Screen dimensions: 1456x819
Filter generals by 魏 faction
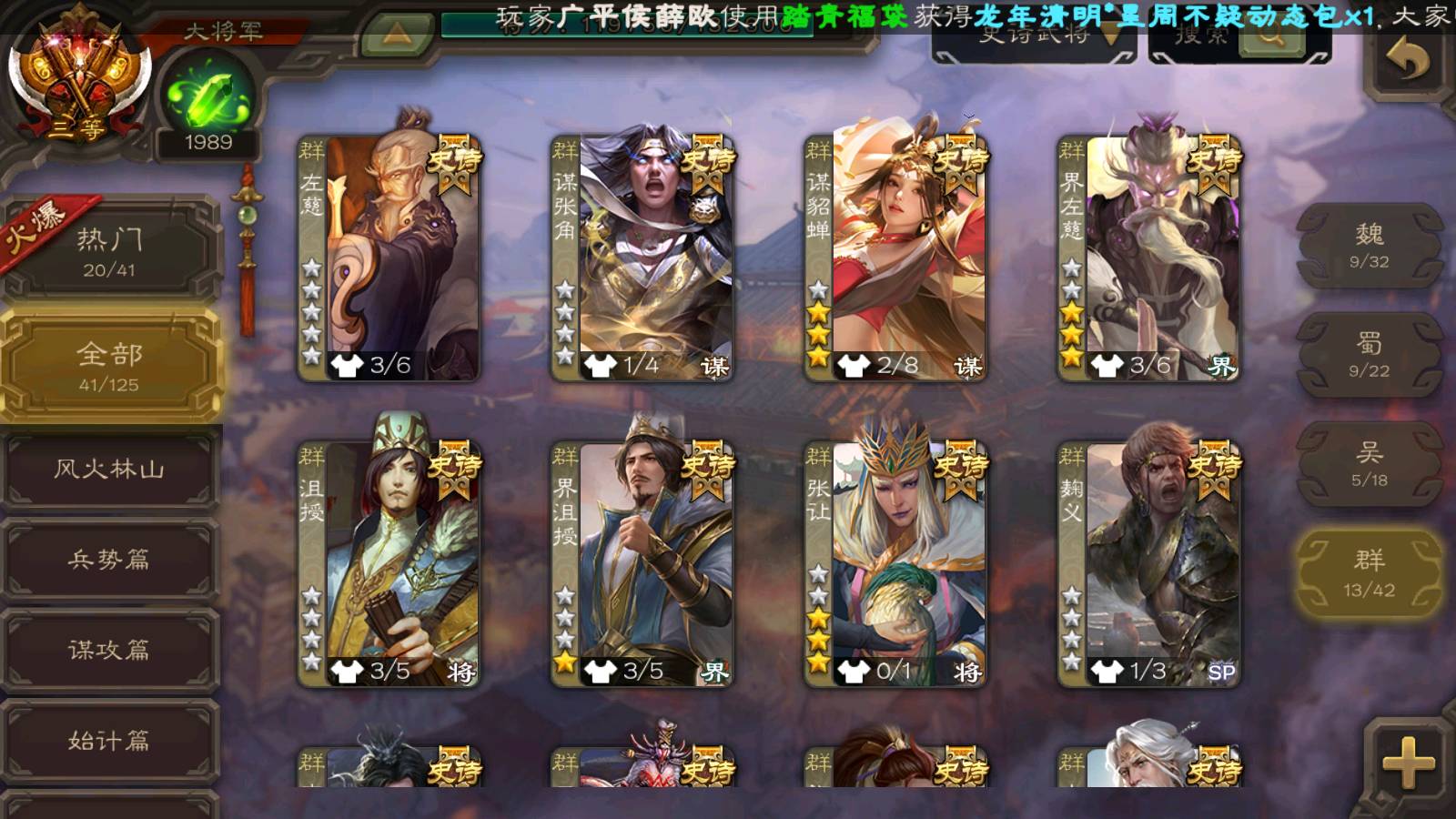1369,246
